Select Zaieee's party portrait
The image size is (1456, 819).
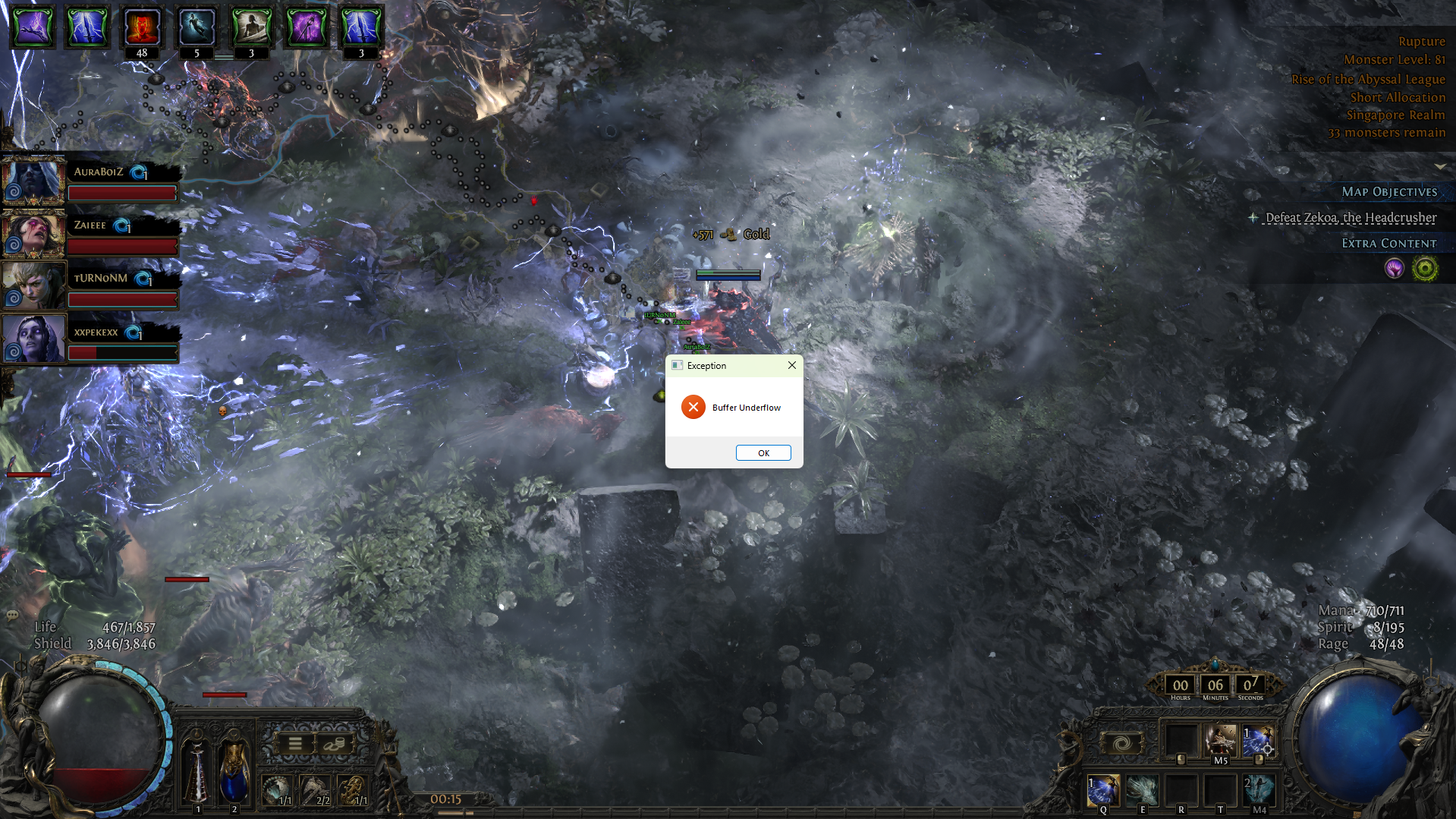click(x=33, y=234)
